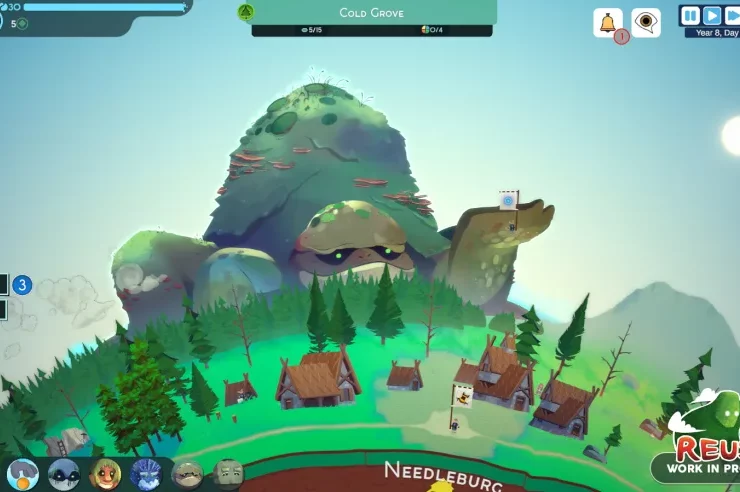The image size is (740, 492).
Task: Select the orange-faced forest giant portrait
Action: tap(105, 473)
